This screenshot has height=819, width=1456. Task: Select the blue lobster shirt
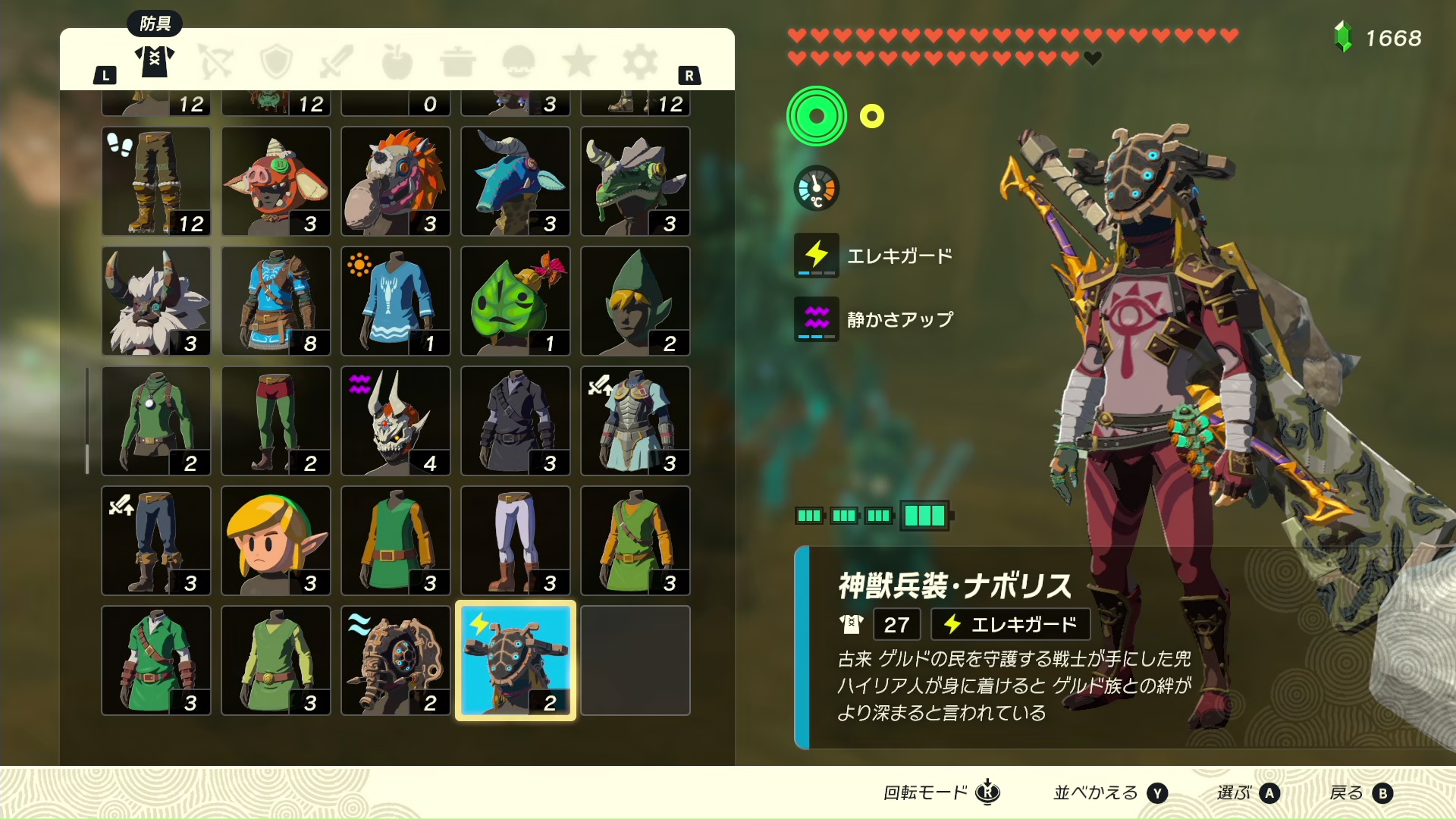(395, 301)
